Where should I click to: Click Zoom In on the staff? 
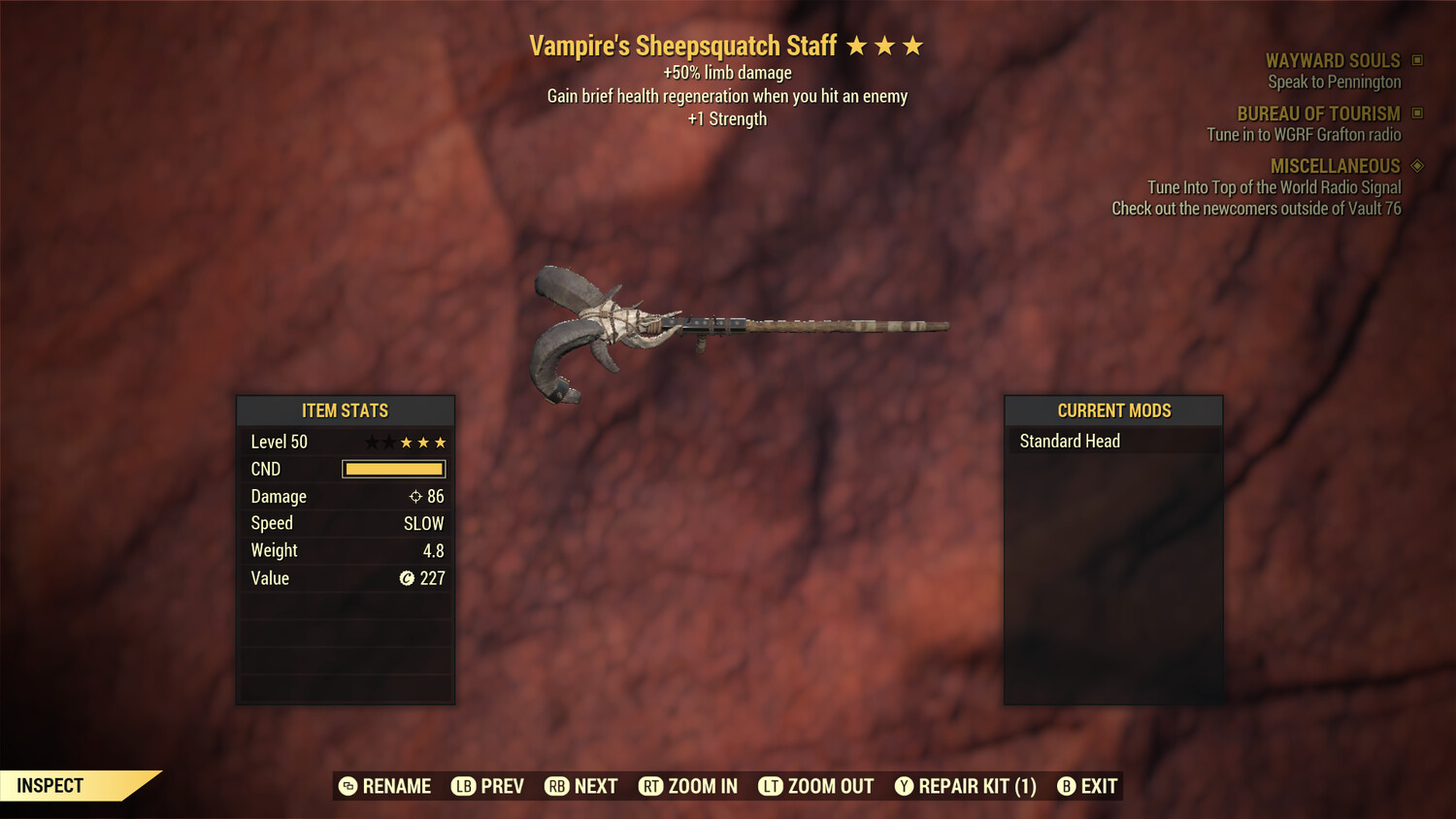[x=688, y=786]
